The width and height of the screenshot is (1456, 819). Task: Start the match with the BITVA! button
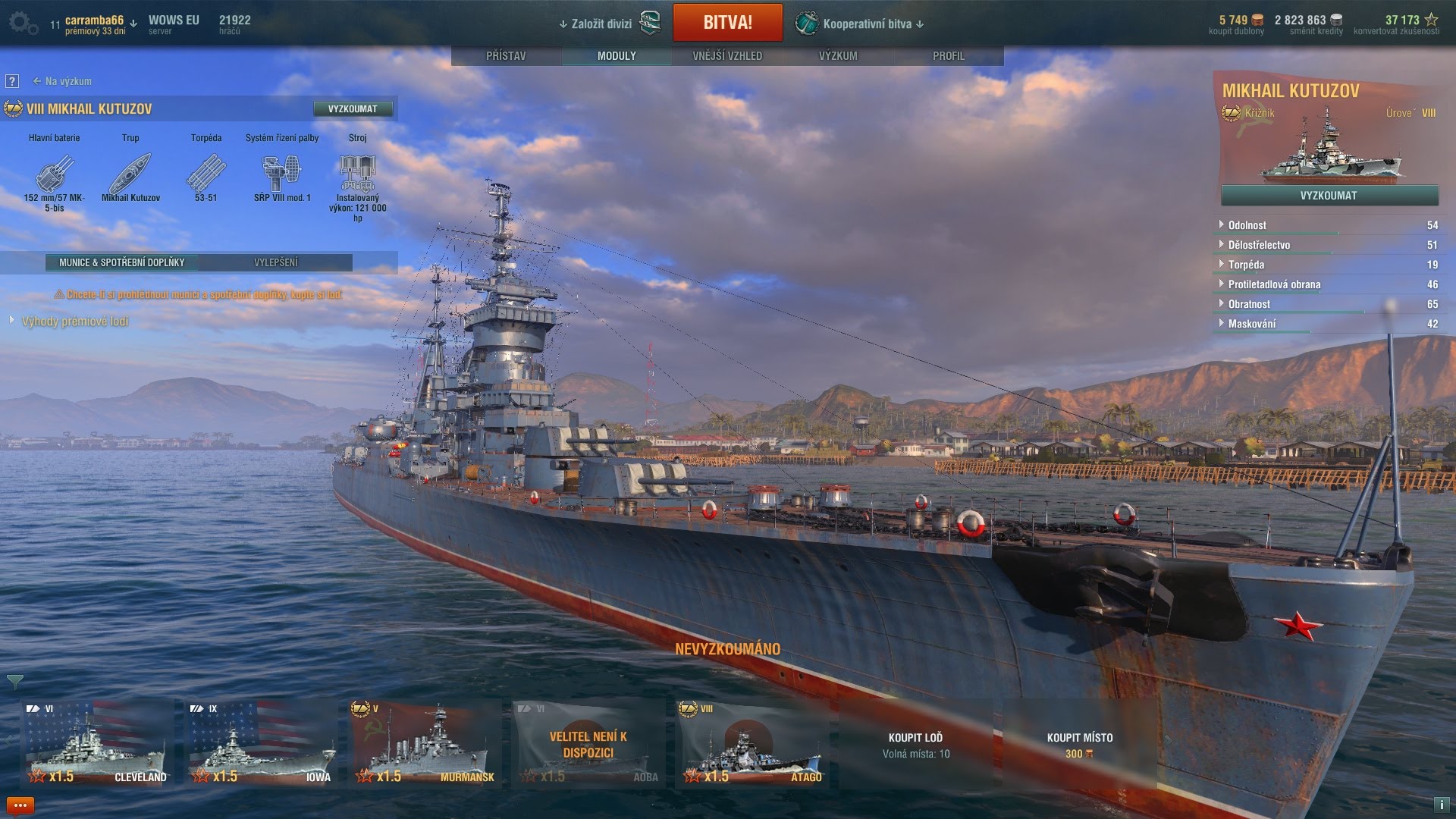point(727,23)
